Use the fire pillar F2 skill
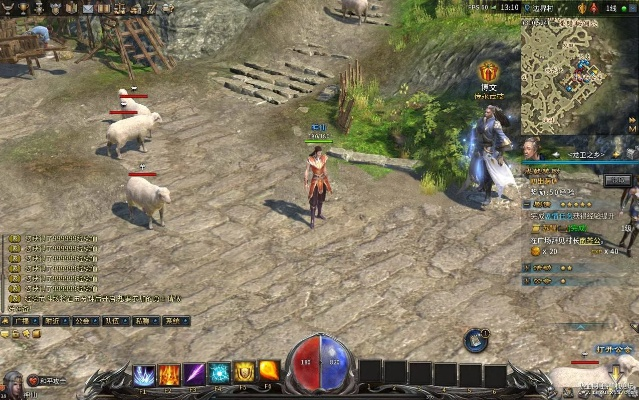This screenshot has width=639, height=400. click(169, 375)
